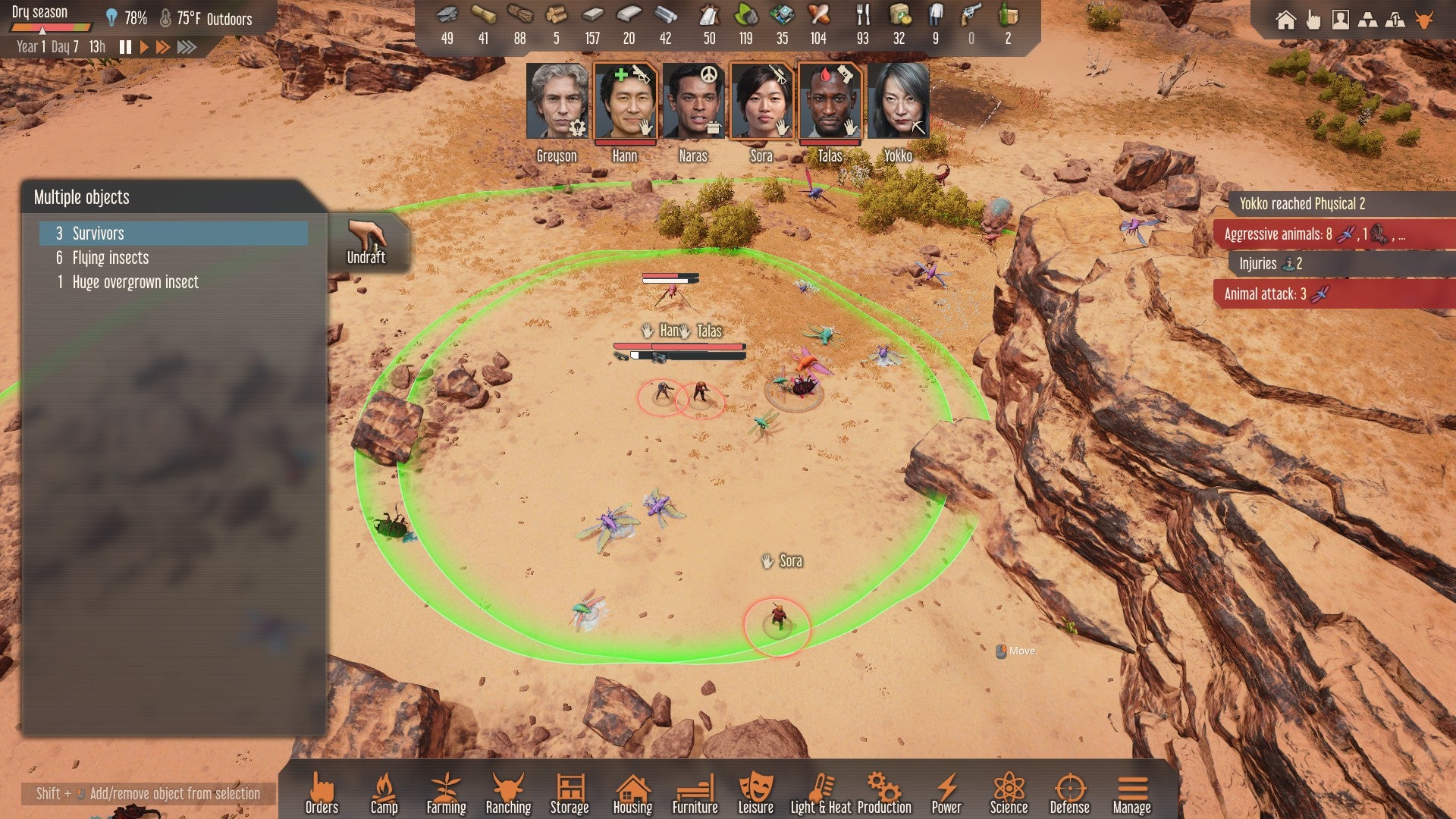This screenshot has height=819, width=1456.
Task: Set game speed to fastest triple arrow
Action: pyautogui.click(x=187, y=47)
